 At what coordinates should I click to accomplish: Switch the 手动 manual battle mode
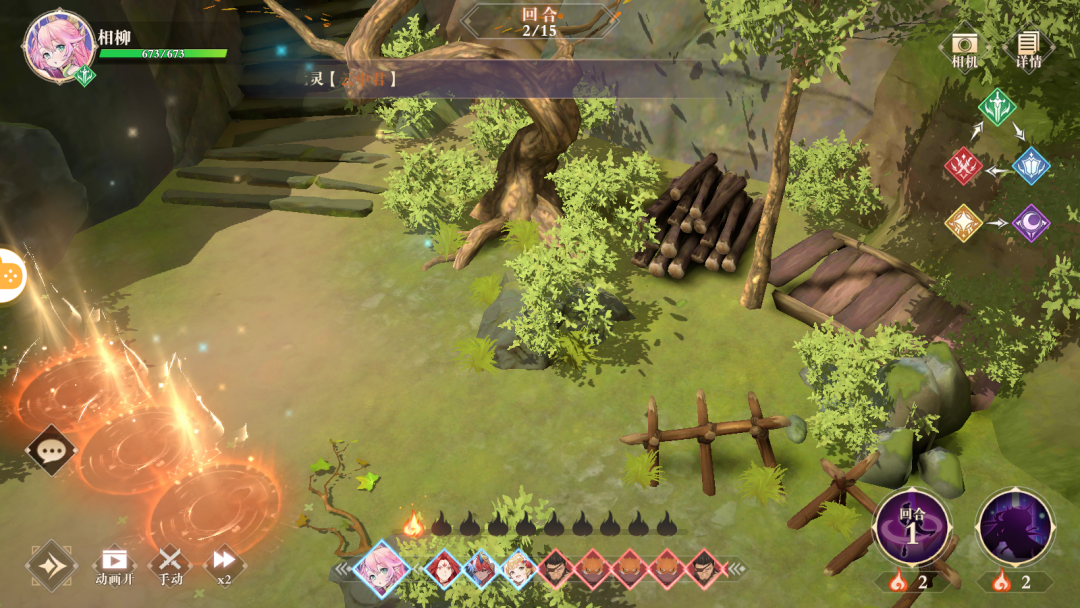[171, 564]
